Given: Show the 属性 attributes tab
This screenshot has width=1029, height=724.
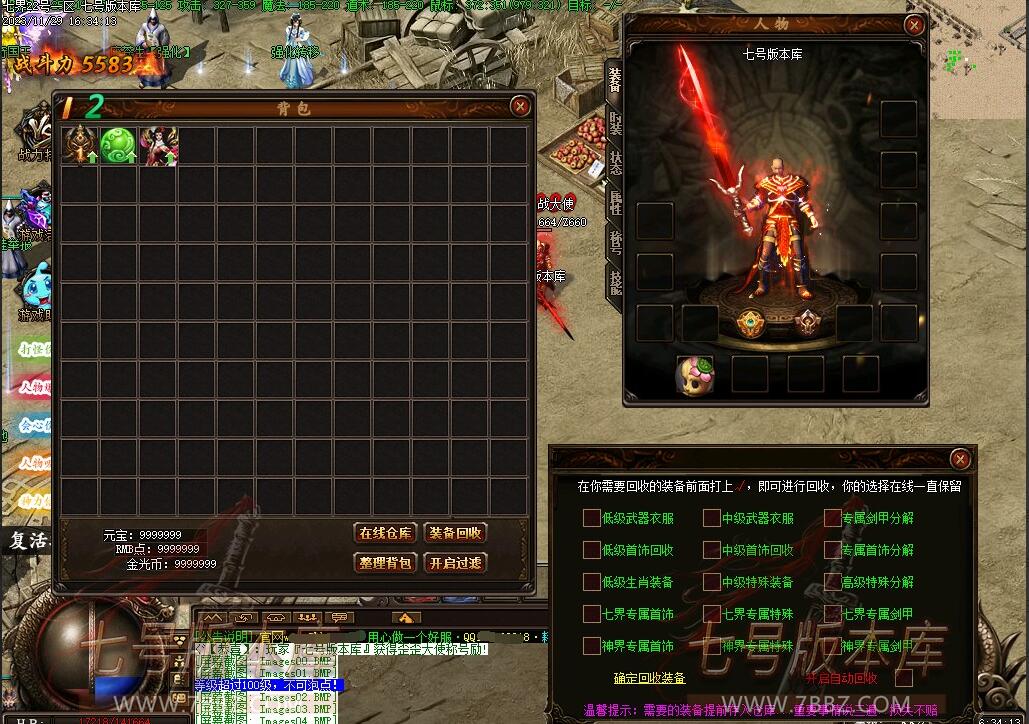Looking at the screenshot, I should click(x=615, y=203).
